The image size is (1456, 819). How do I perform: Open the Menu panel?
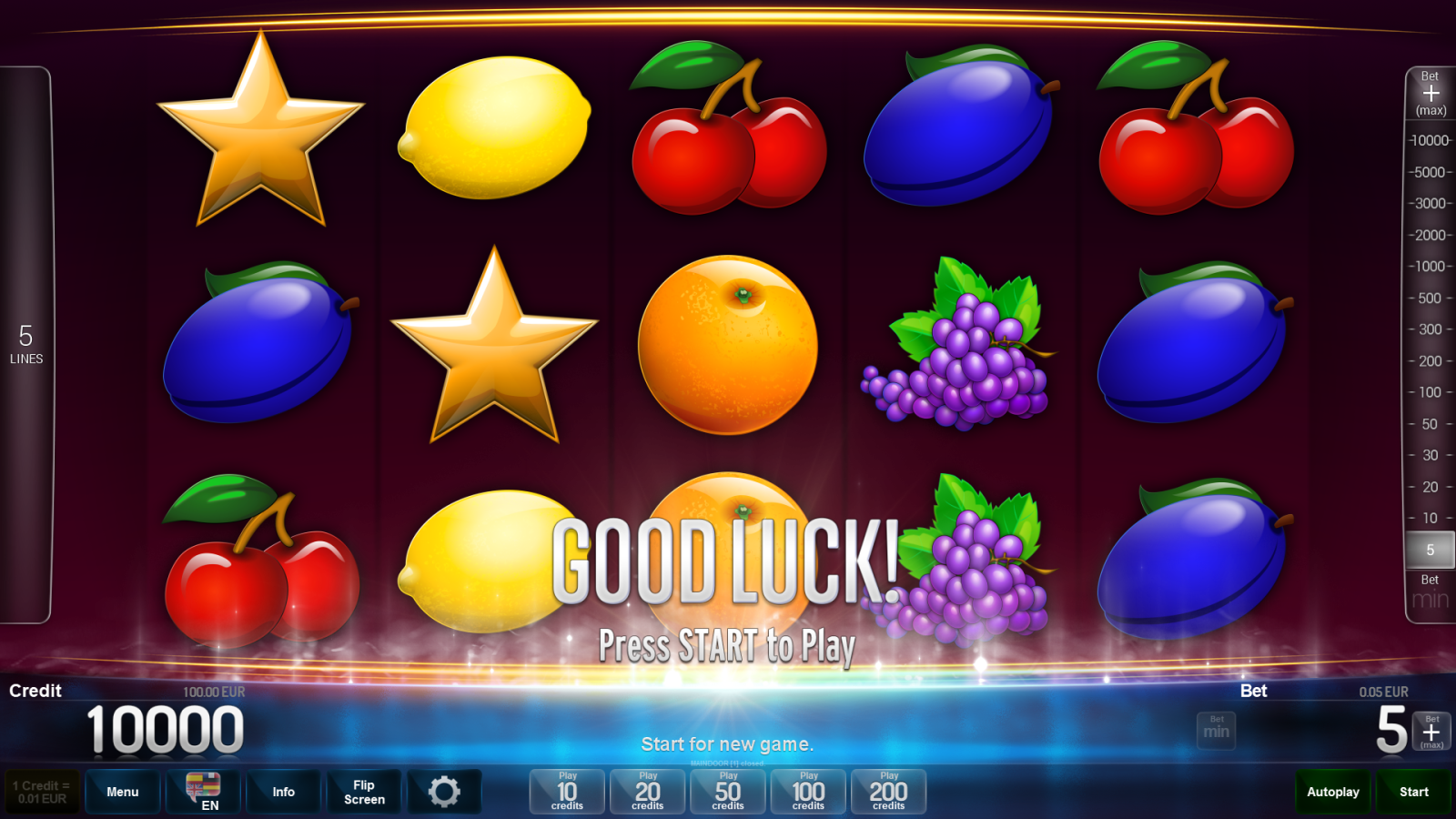click(122, 791)
